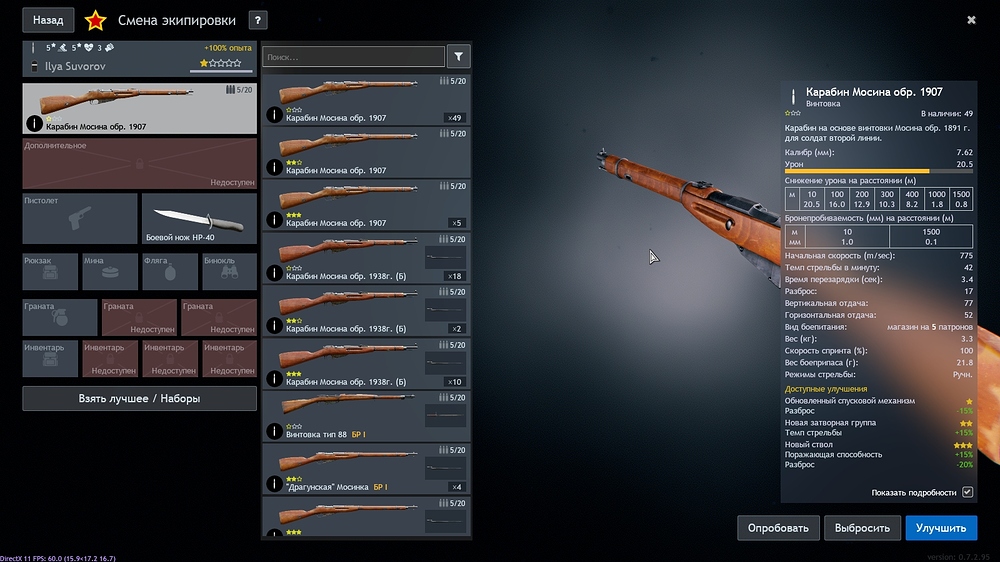Pick Карабин Мосина обр. 1938г. with ×18 count
1000x562 pixels.
coord(366,257)
